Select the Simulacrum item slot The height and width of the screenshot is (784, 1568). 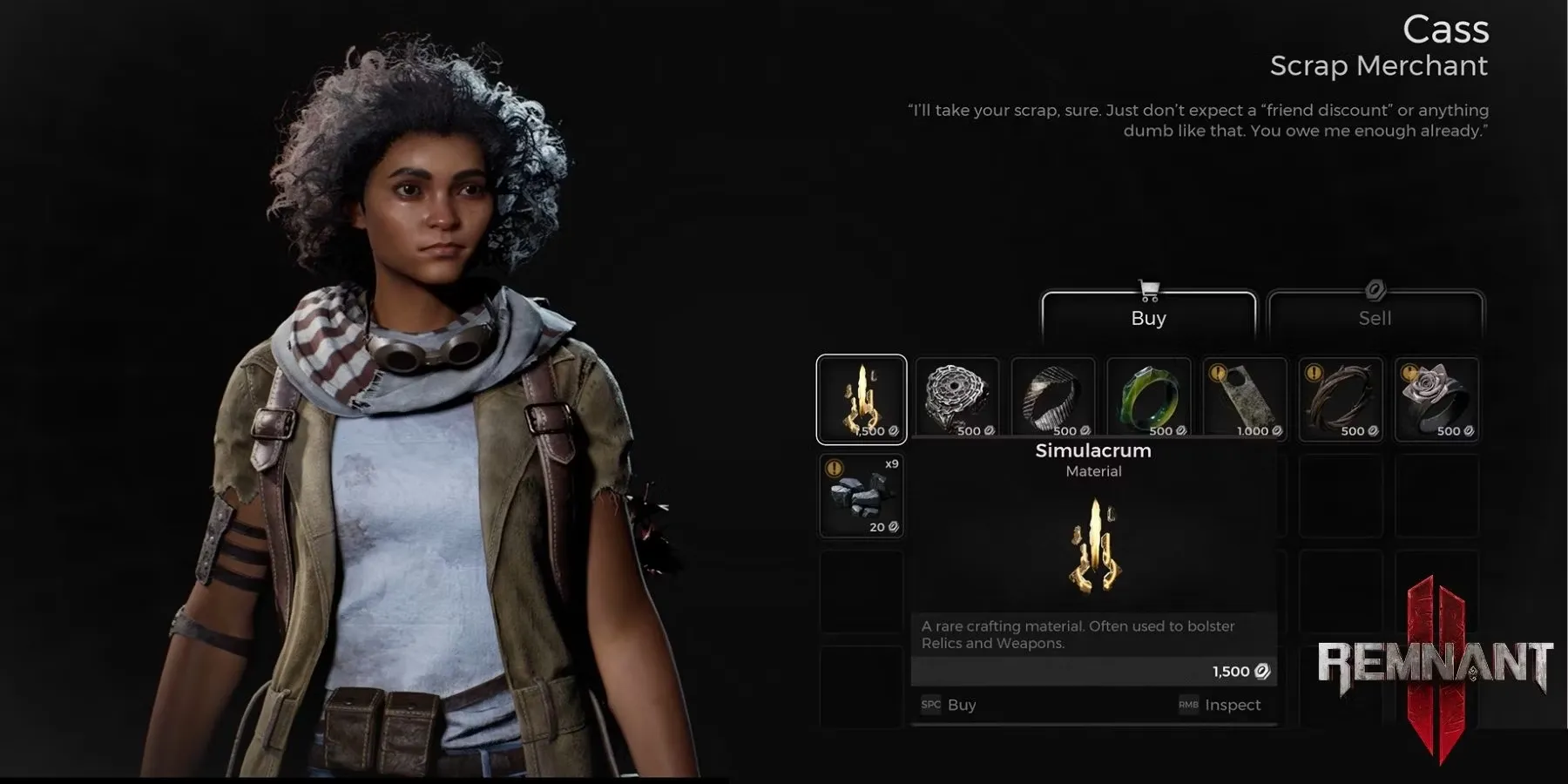862,399
